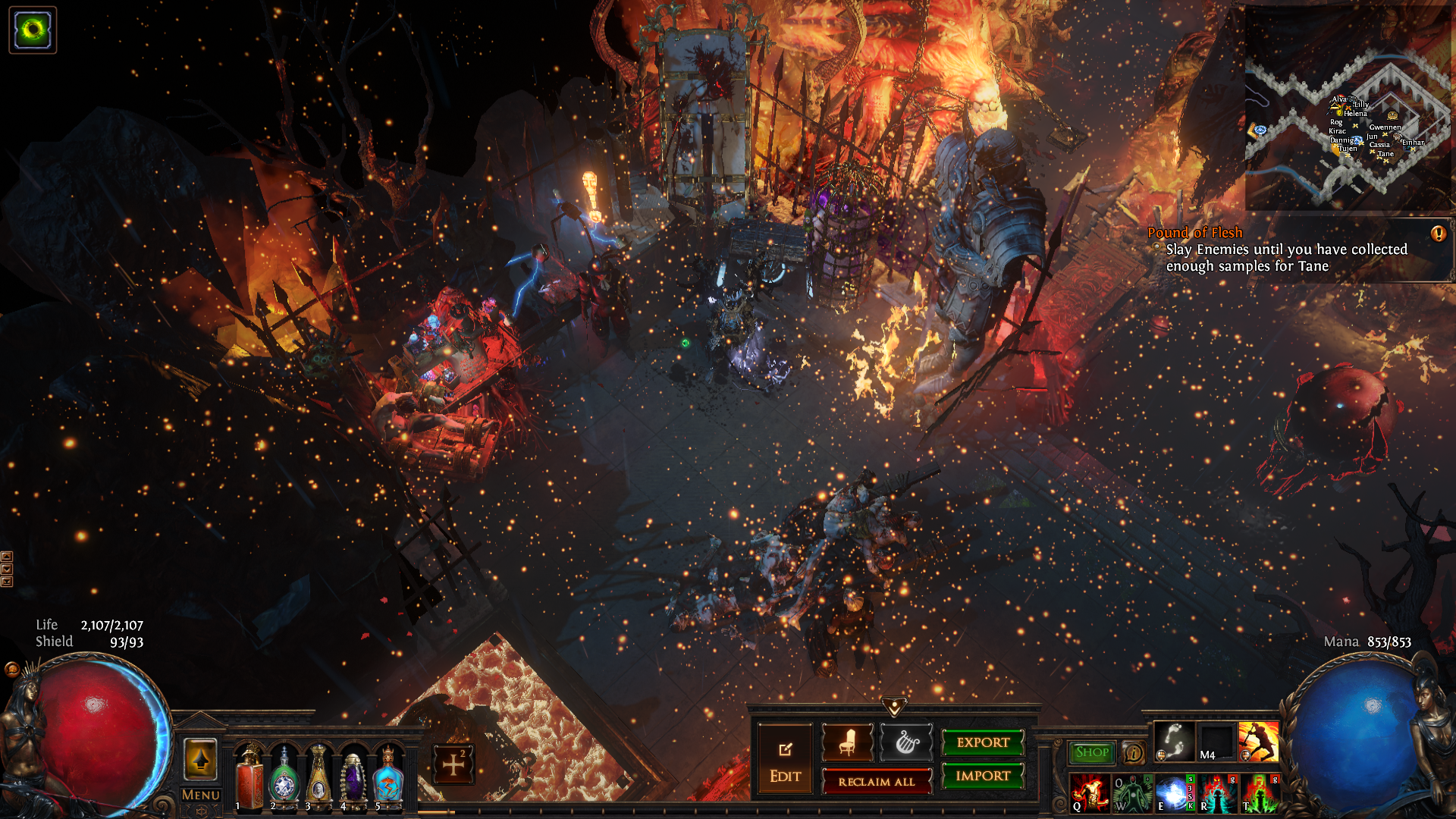Open hideout Edit mode

click(x=785, y=760)
